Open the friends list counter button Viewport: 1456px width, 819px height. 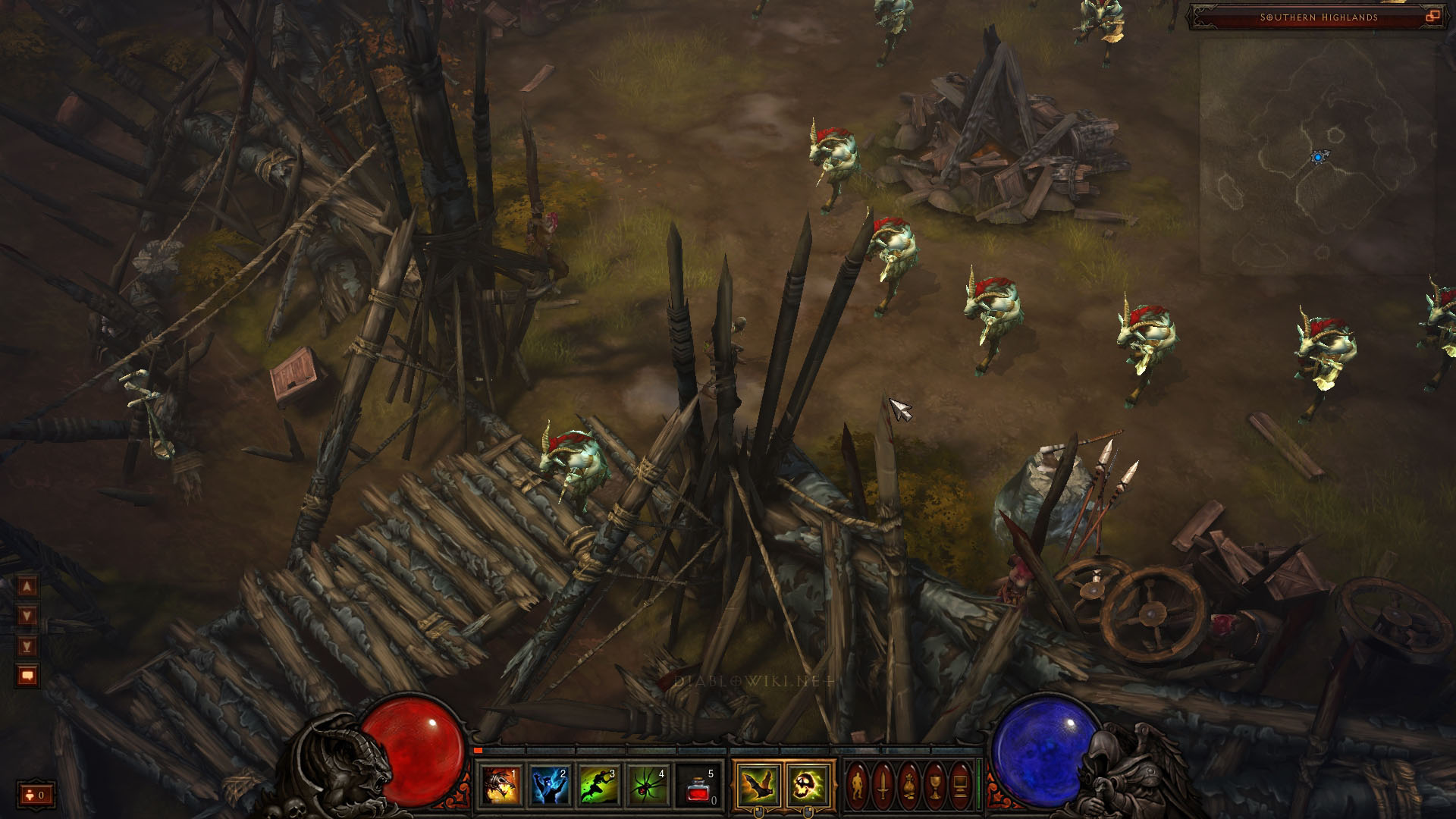(x=36, y=795)
